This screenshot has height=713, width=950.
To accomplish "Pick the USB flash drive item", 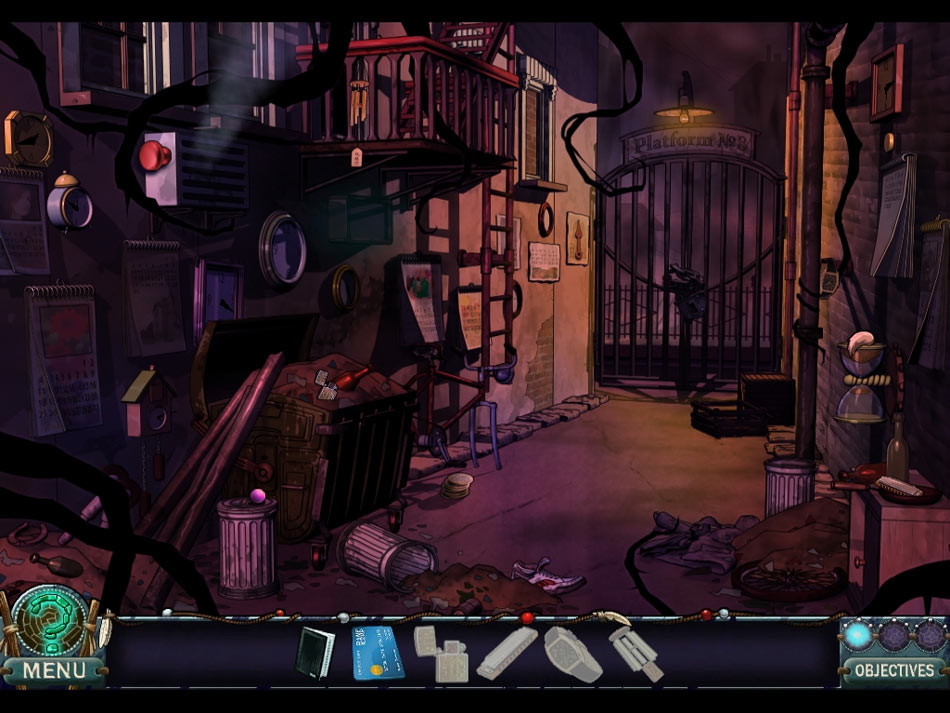I will point(636,654).
